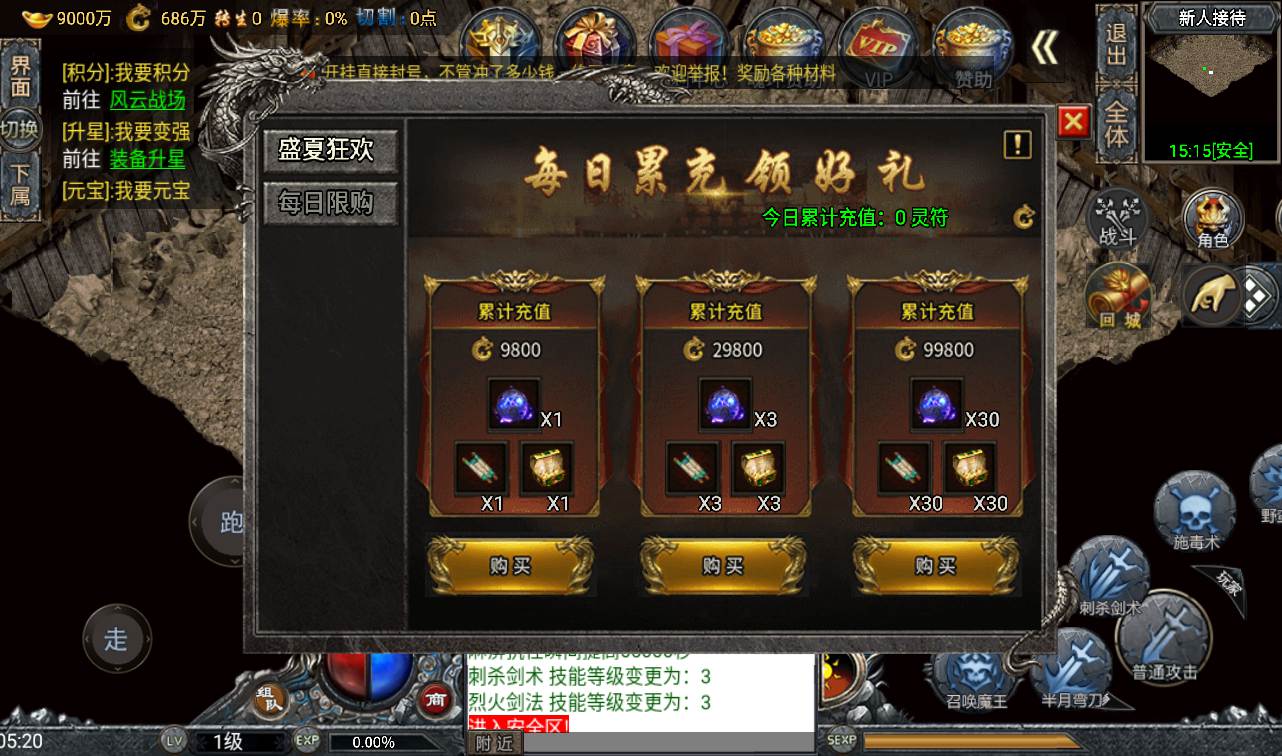The width and height of the screenshot is (1282, 756).
Task: Tap the 退出 exit button
Action: click(1116, 45)
